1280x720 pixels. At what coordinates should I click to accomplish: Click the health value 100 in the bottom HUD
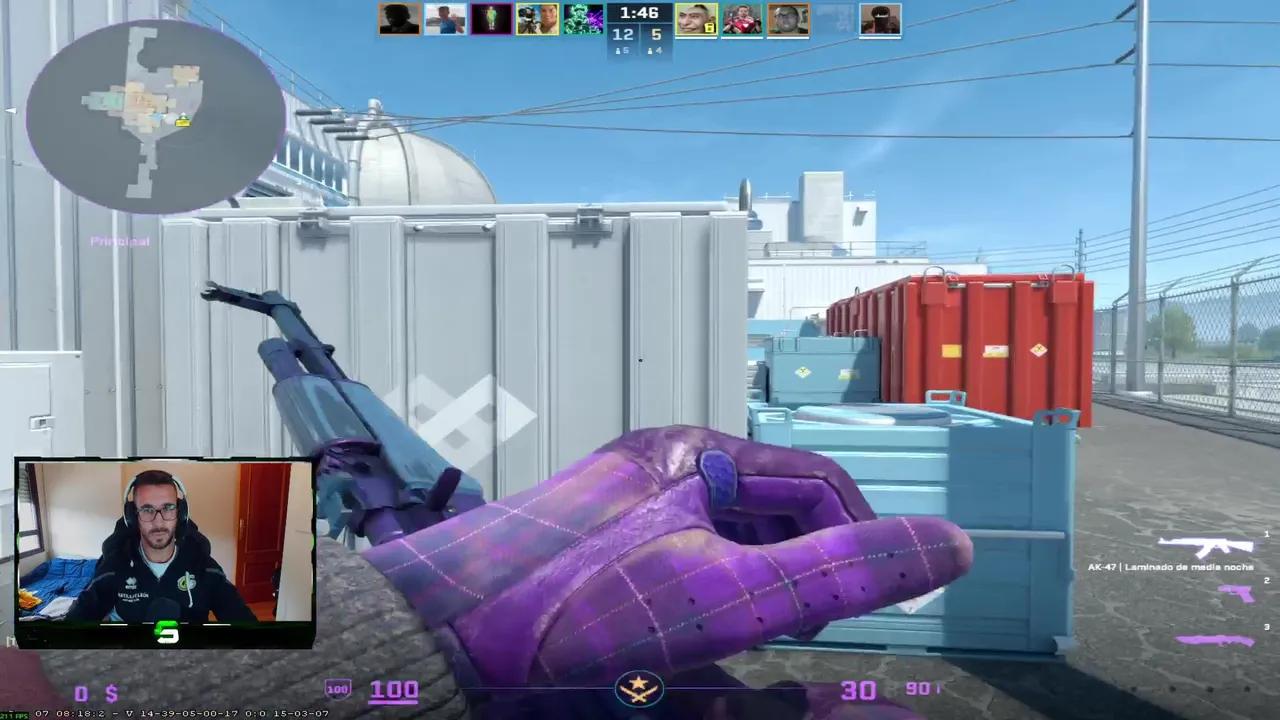395,691
